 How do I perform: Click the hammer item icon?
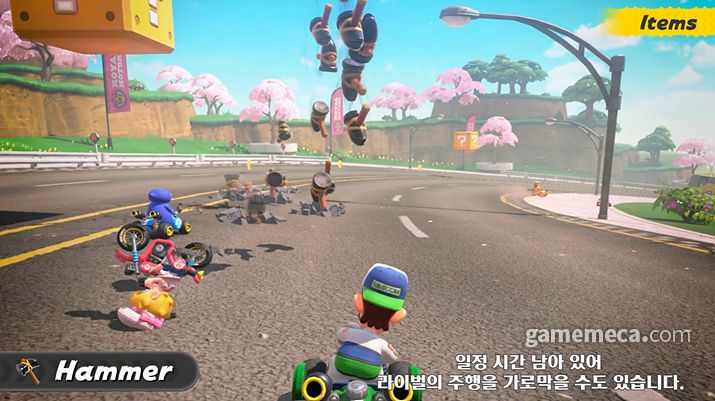pos(27,371)
